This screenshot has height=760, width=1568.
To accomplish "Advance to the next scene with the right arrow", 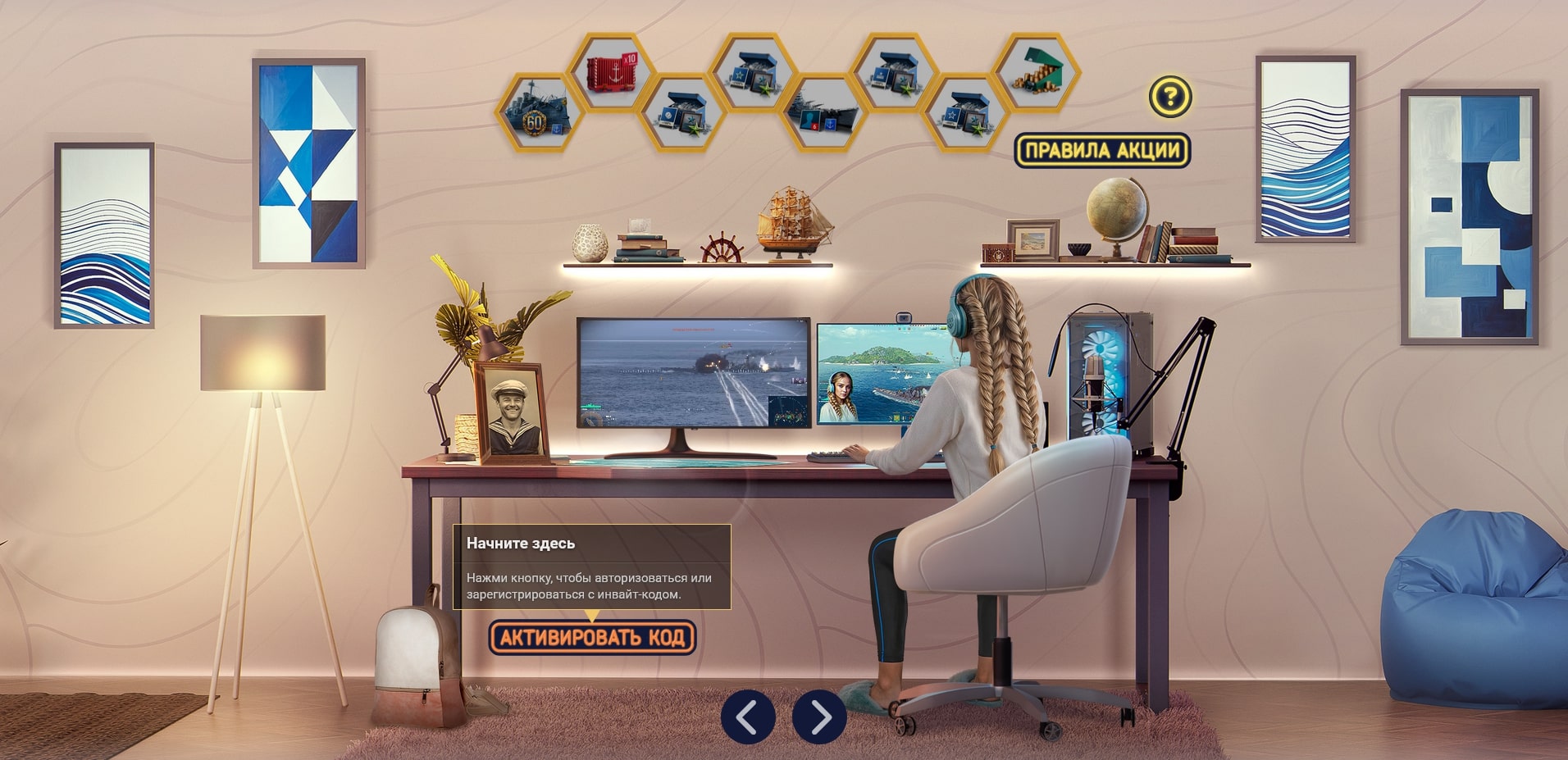I will pyautogui.click(x=818, y=717).
